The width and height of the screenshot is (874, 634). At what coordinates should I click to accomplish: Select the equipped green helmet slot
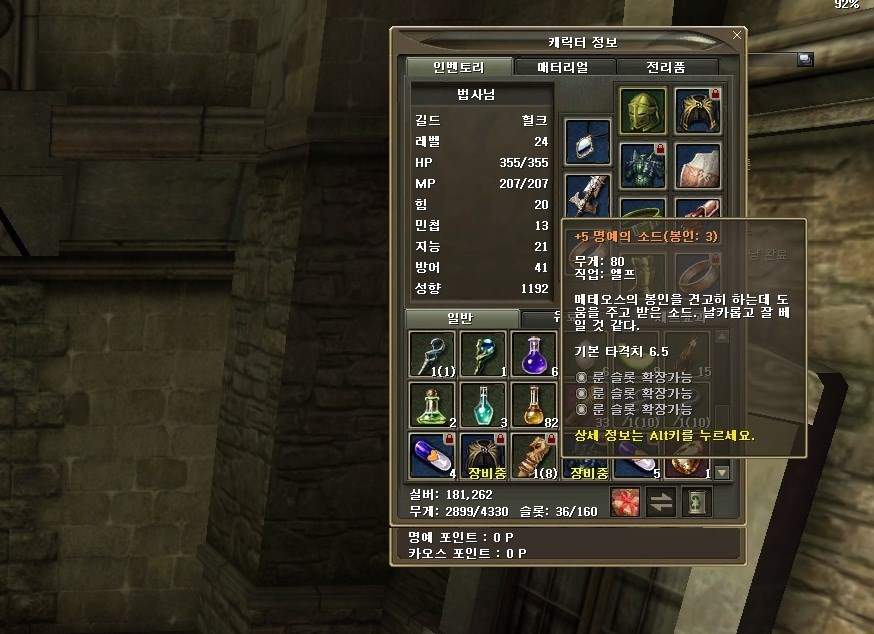(x=642, y=111)
